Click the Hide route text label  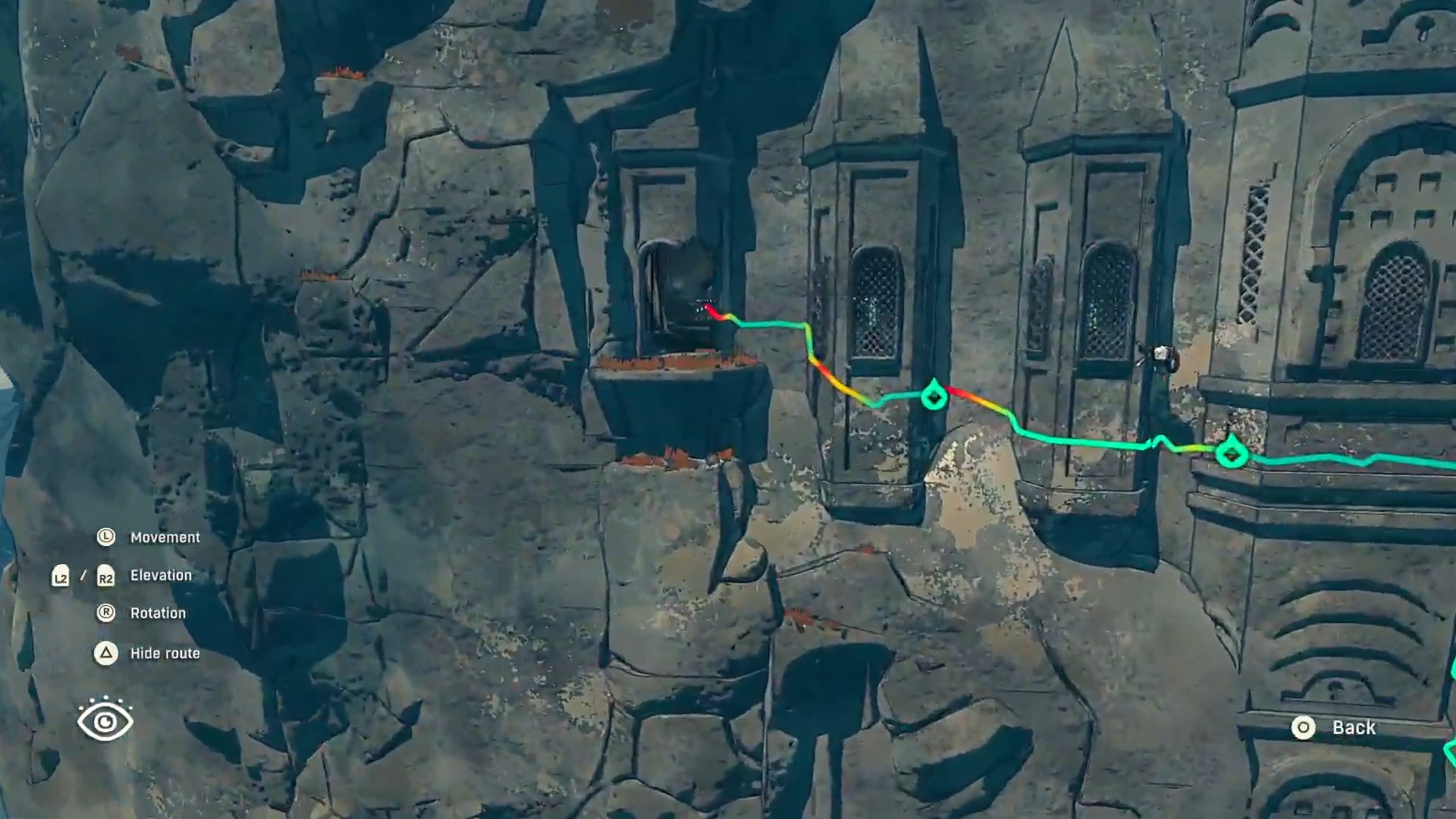click(165, 653)
